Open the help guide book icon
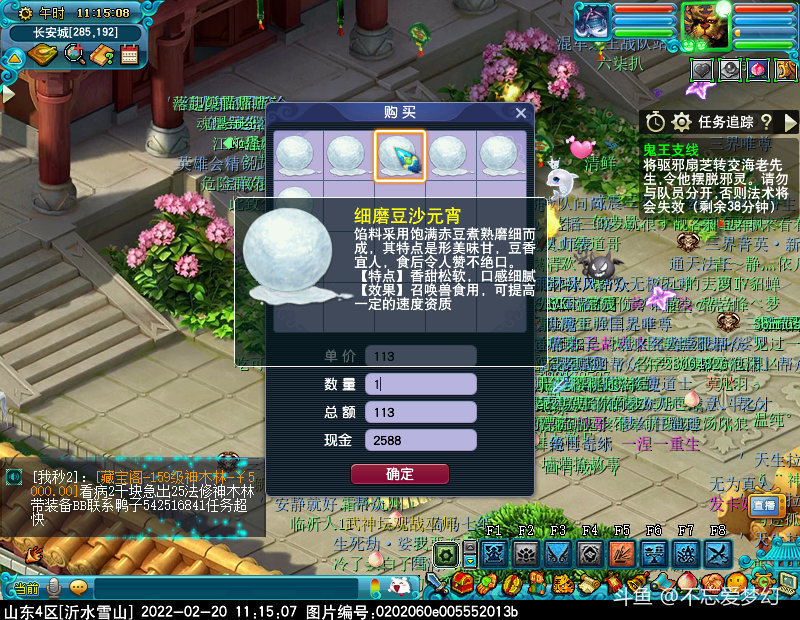This screenshot has width=800, height=620. click(x=102, y=55)
